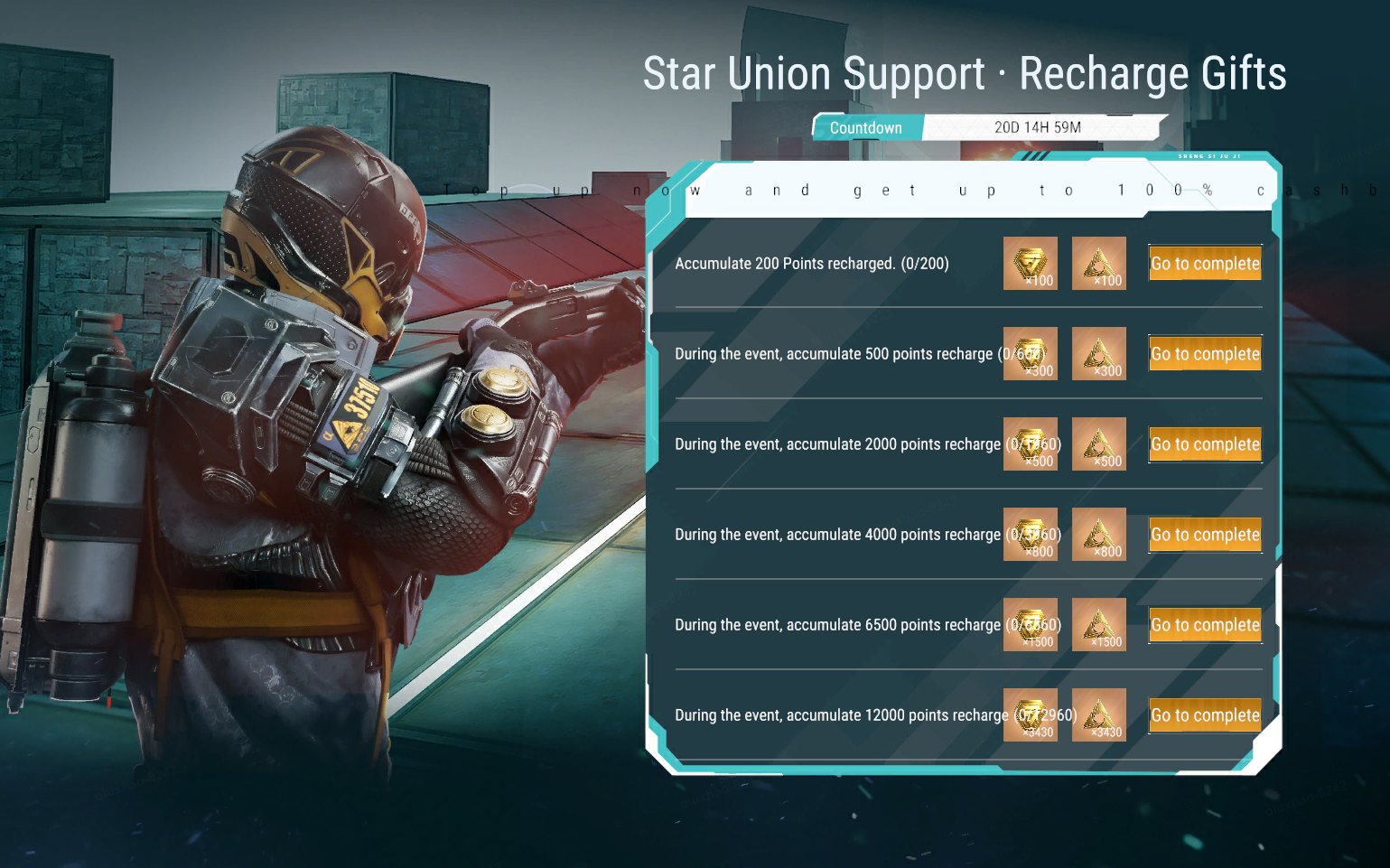
Task: Go to complete the 2000 points recharge
Action: click(1205, 444)
